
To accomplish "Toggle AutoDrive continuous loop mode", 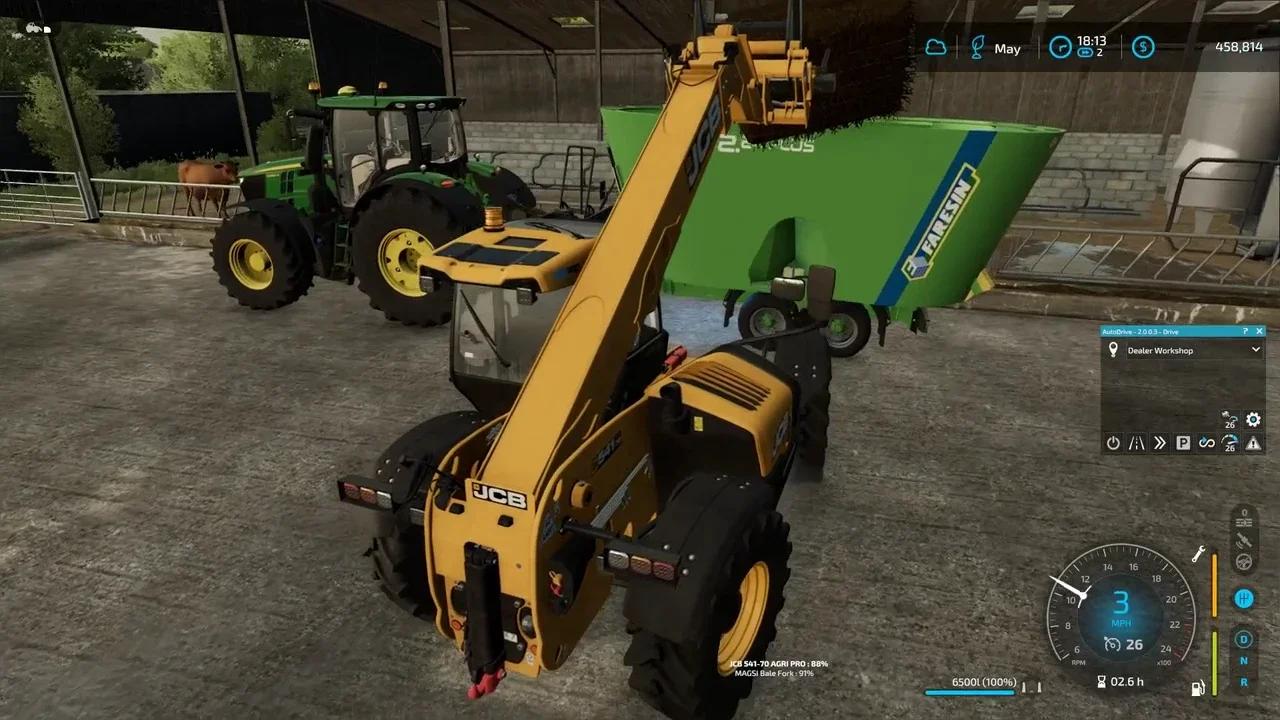I will (x=1207, y=443).
